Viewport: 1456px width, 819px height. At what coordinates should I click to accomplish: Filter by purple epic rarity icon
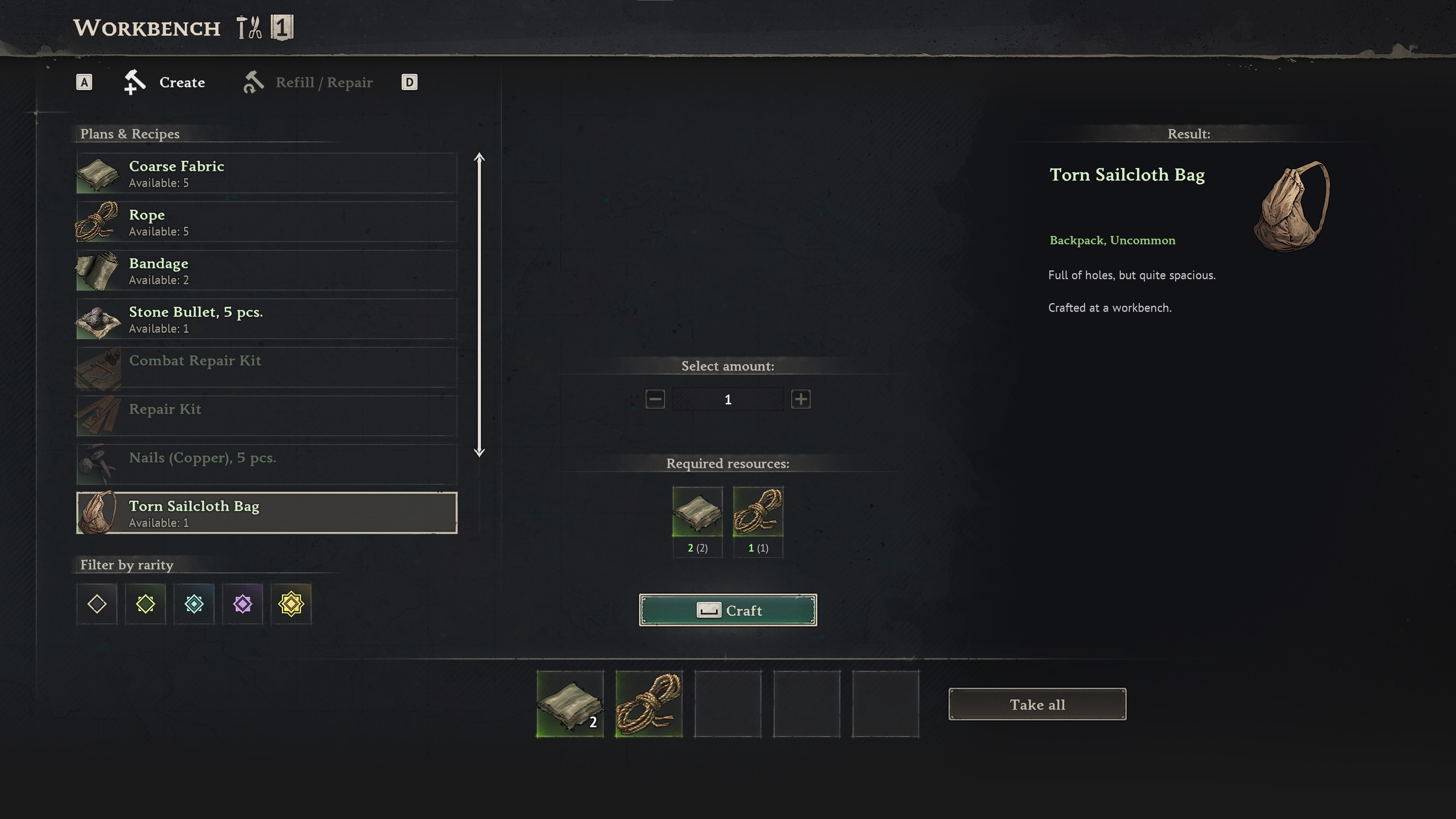pos(242,604)
